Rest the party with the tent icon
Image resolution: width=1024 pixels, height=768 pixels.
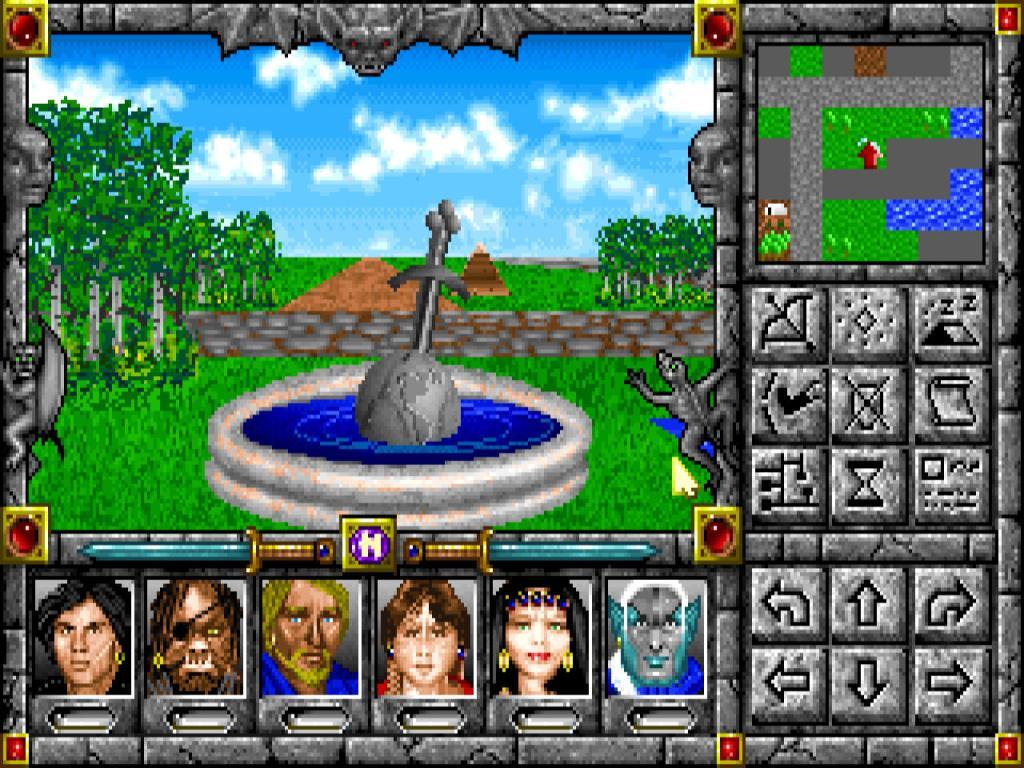(x=951, y=324)
